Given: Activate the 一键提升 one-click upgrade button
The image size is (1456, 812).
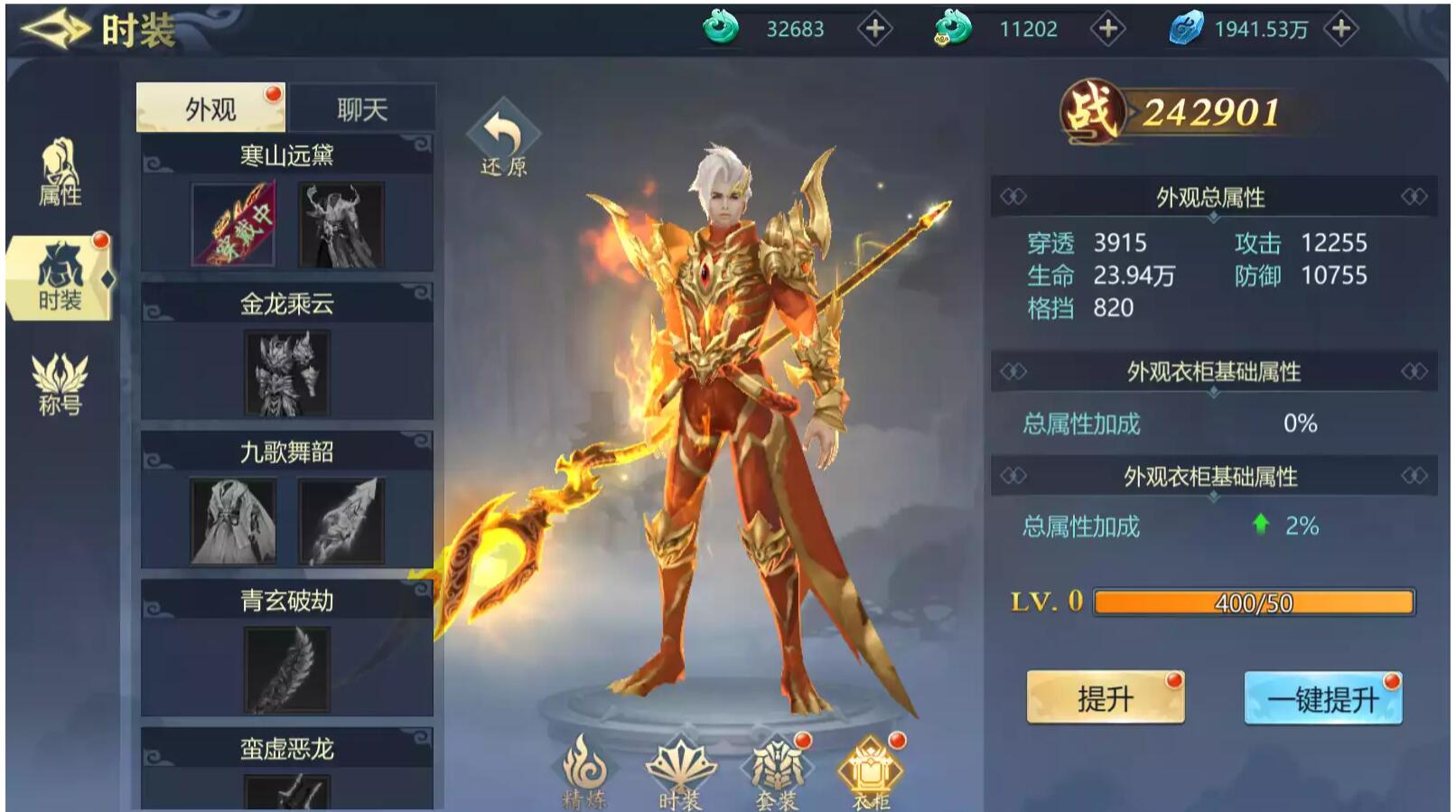Looking at the screenshot, I should (1322, 698).
